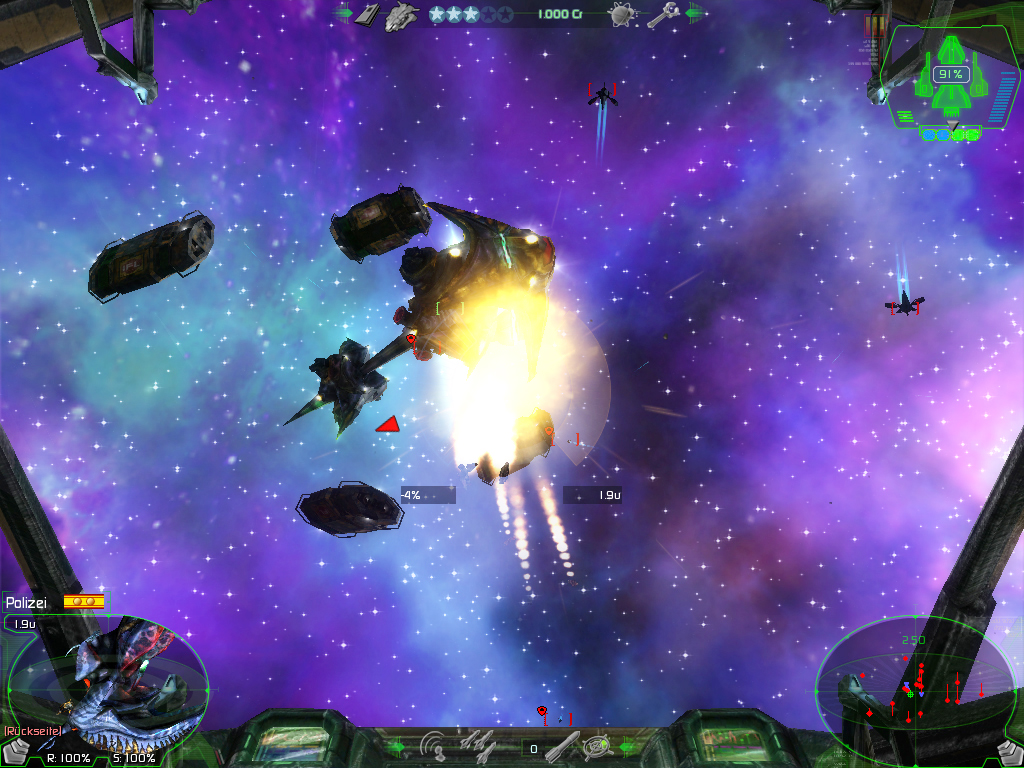Click the left green arrow on weapon bar
The width and height of the screenshot is (1024, 768).
[x=396, y=746]
